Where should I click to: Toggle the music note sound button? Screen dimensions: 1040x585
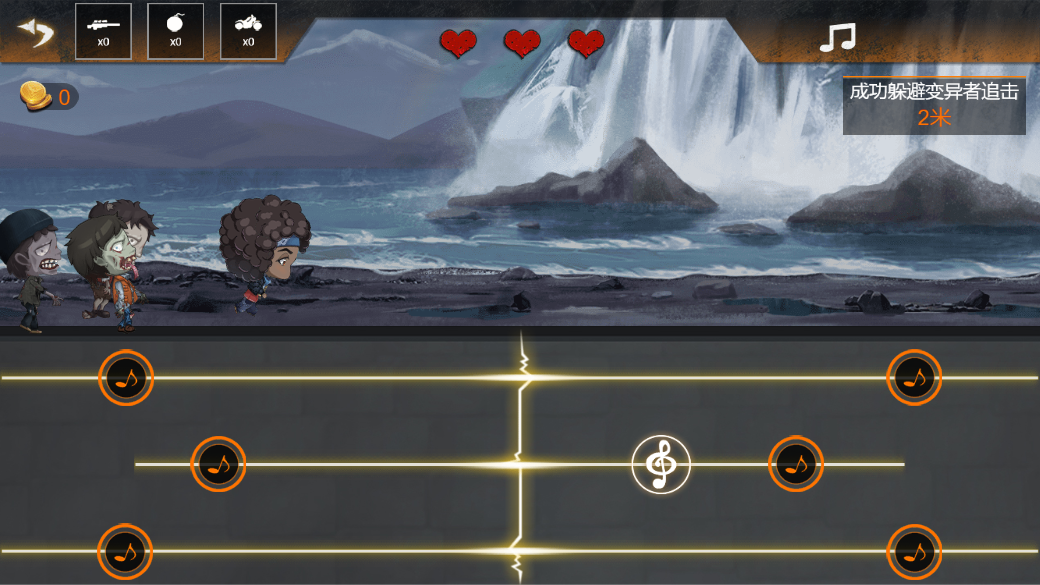pos(837,38)
